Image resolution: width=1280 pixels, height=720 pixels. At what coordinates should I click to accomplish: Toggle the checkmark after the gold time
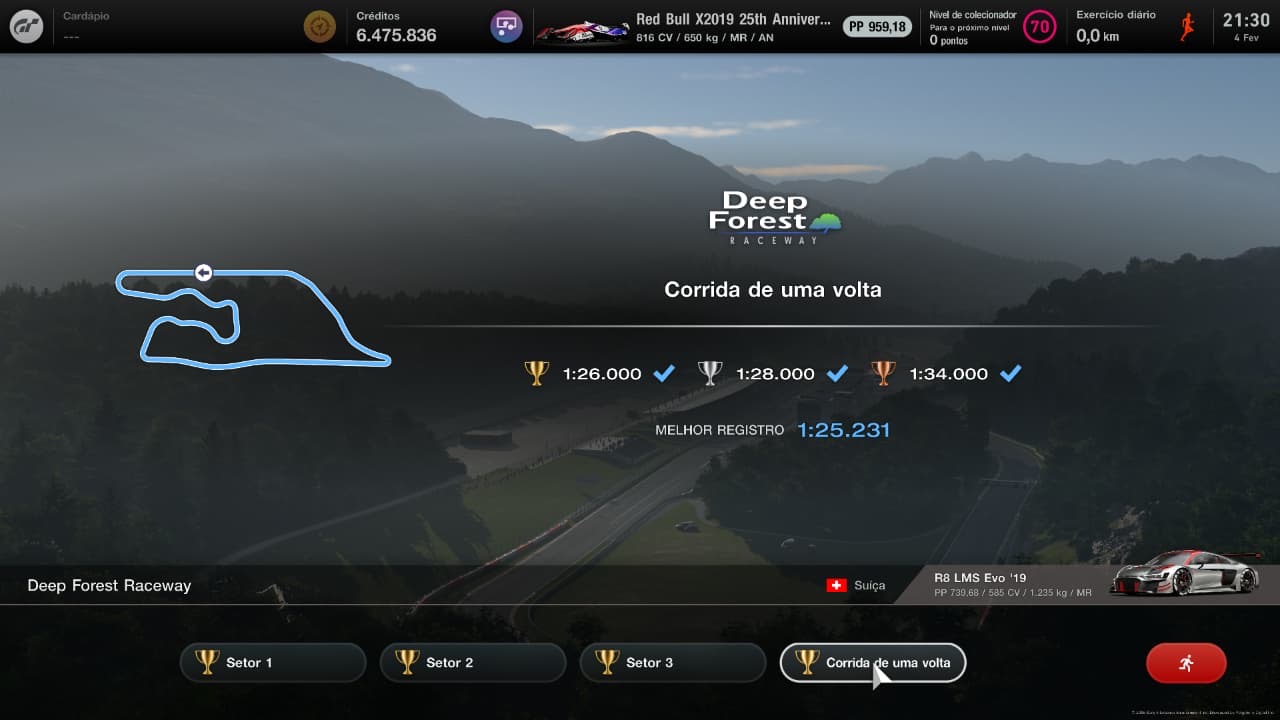point(663,373)
